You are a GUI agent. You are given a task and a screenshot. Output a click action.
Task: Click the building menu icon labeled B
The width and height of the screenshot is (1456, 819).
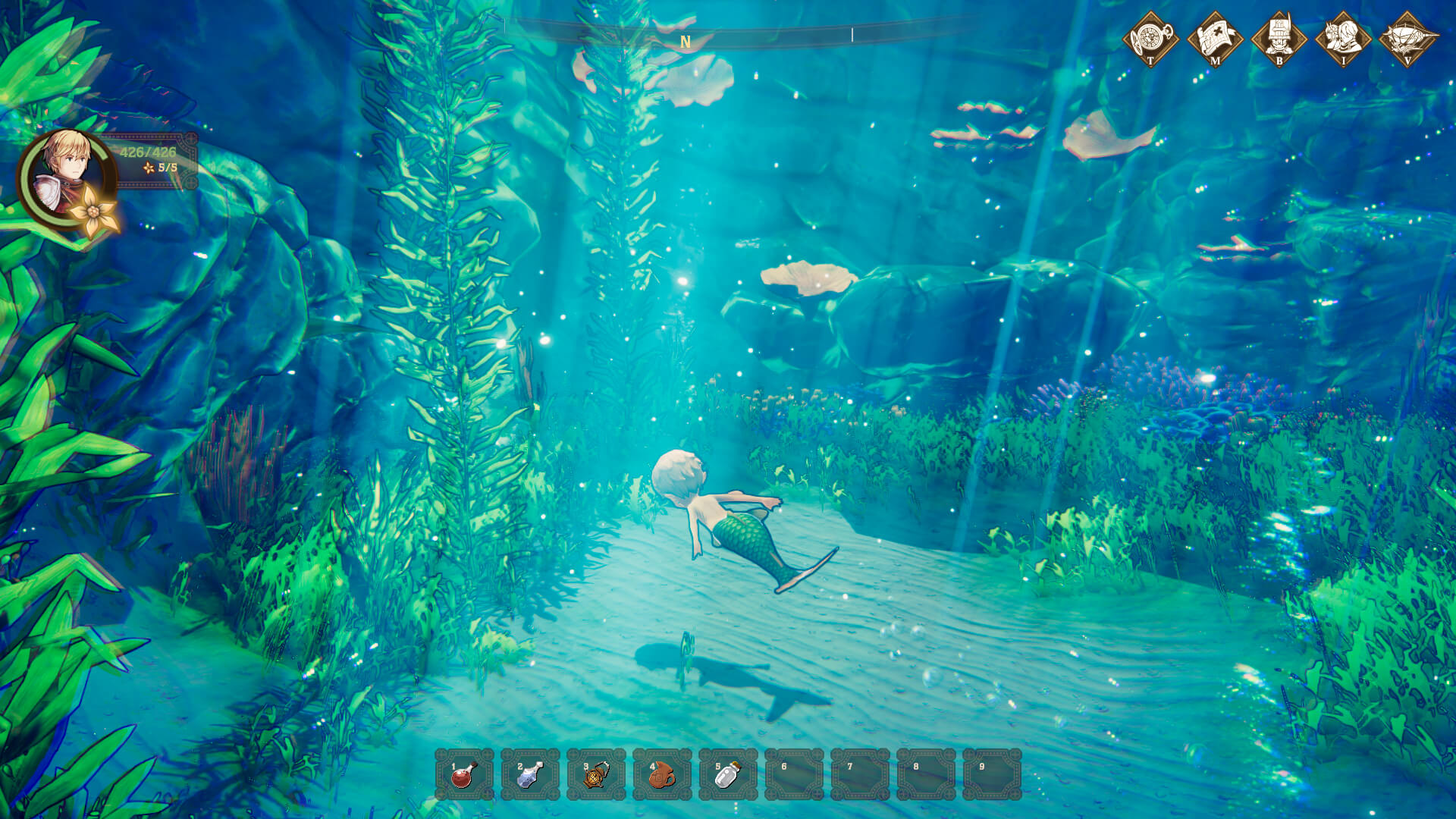tap(1279, 39)
